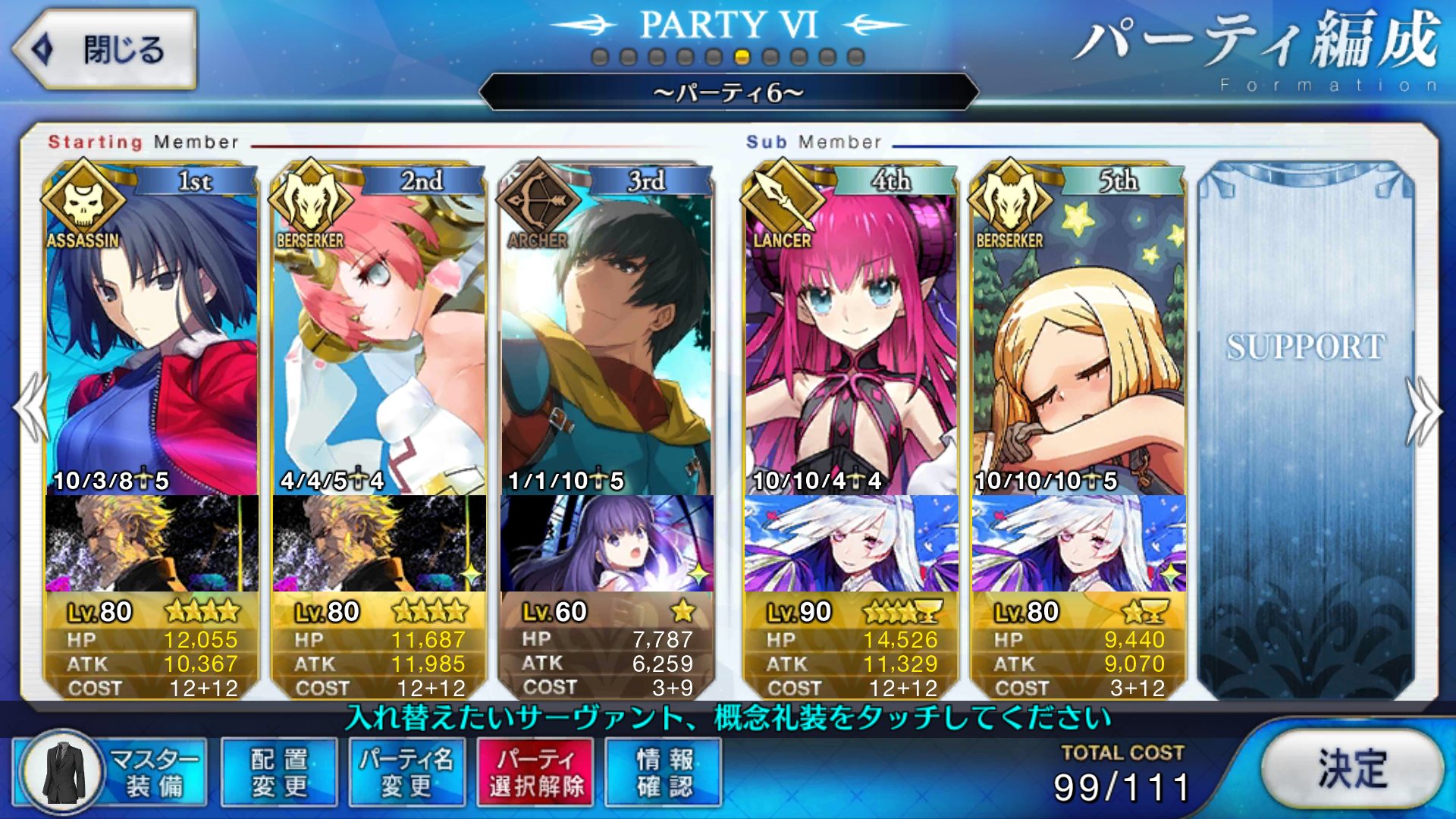This screenshot has height=819, width=1456.
Task: Edit the ～パーティ6～ party name banner
Action: 728,93
